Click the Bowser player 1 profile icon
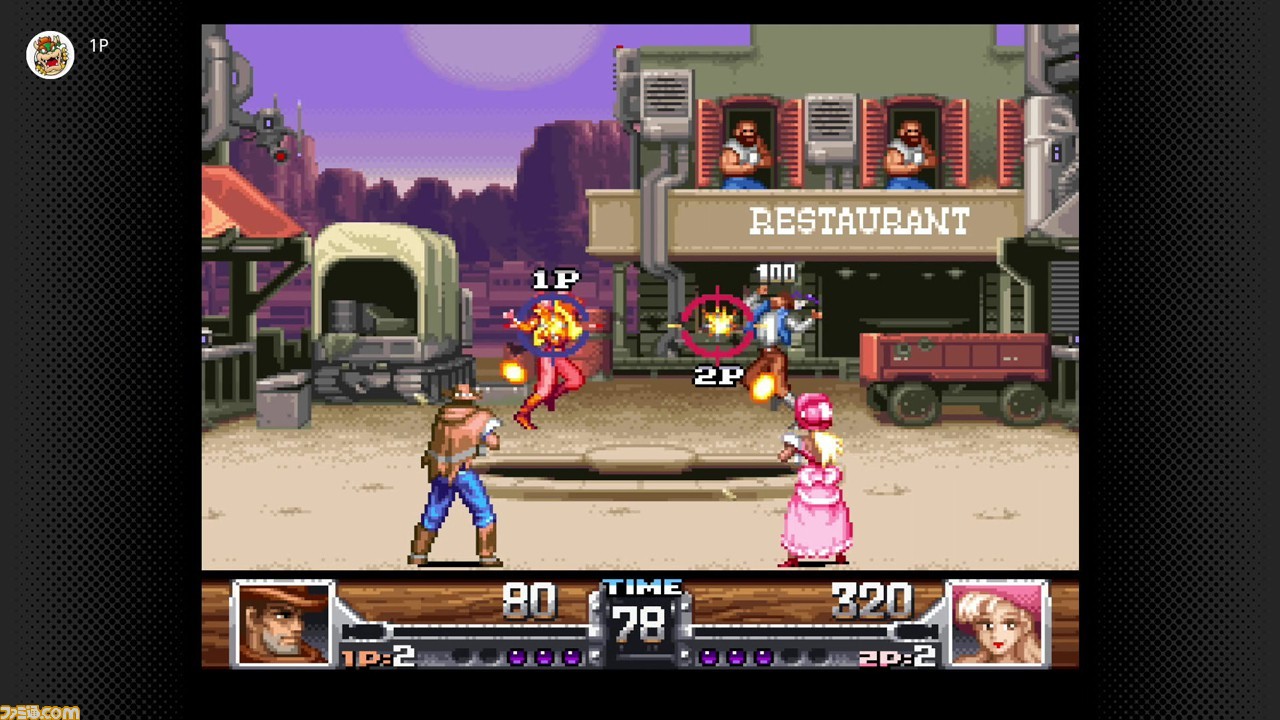Image resolution: width=1280 pixels, height=720 pixels. [x=50, y=55]
